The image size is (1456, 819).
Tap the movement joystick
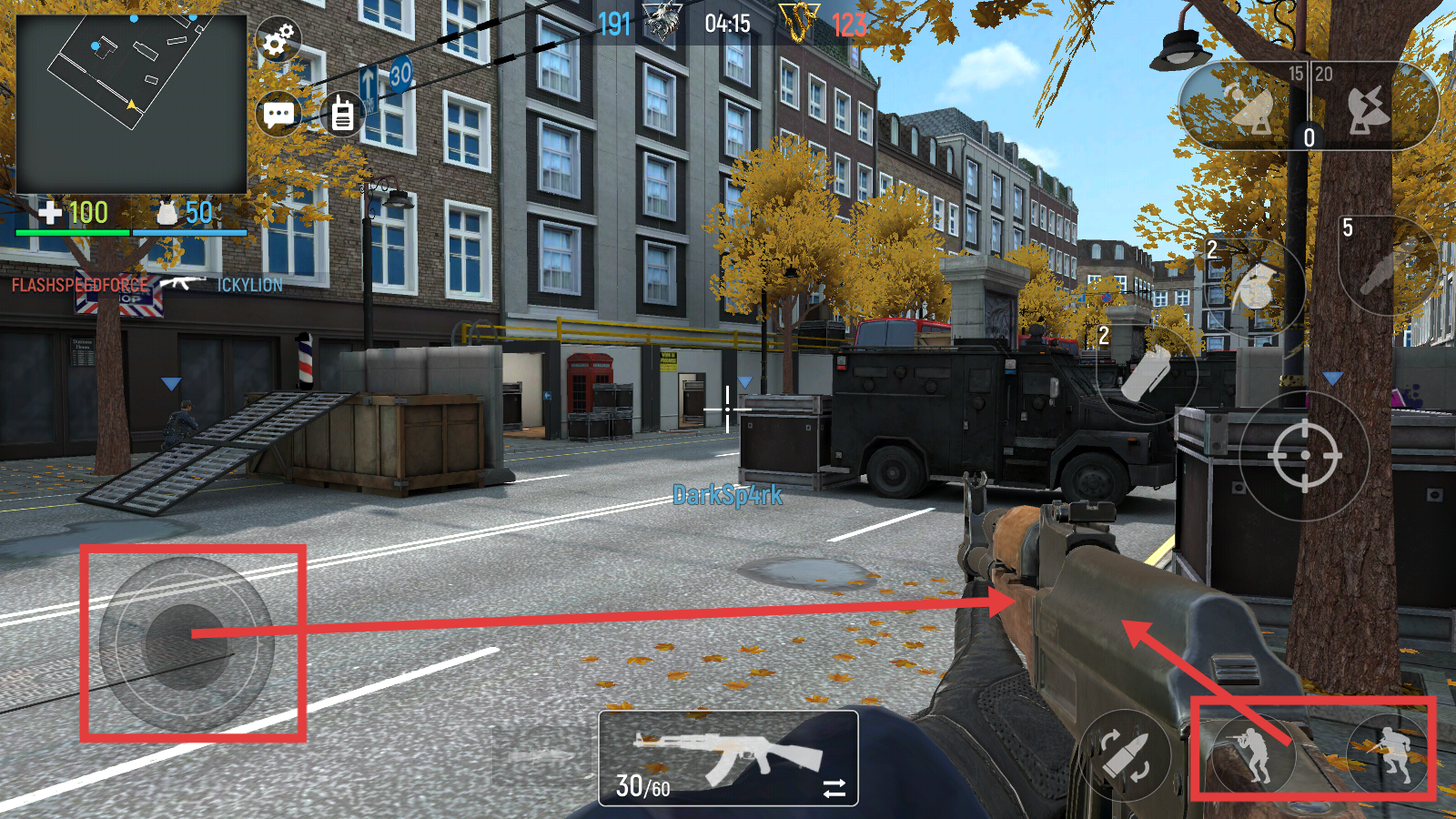point(187,643)
